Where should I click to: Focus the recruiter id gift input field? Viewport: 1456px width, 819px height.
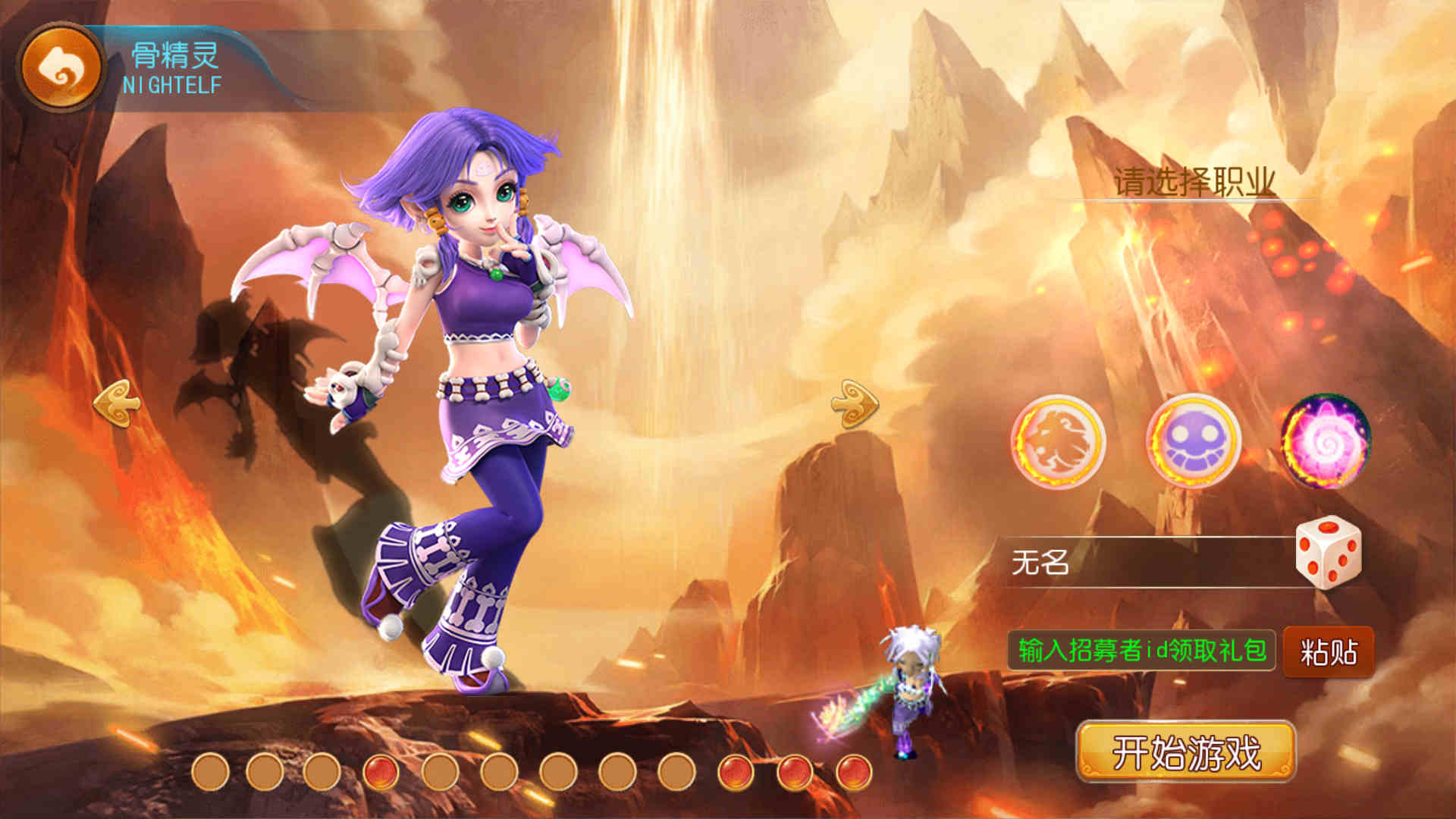click(1141, 651)
